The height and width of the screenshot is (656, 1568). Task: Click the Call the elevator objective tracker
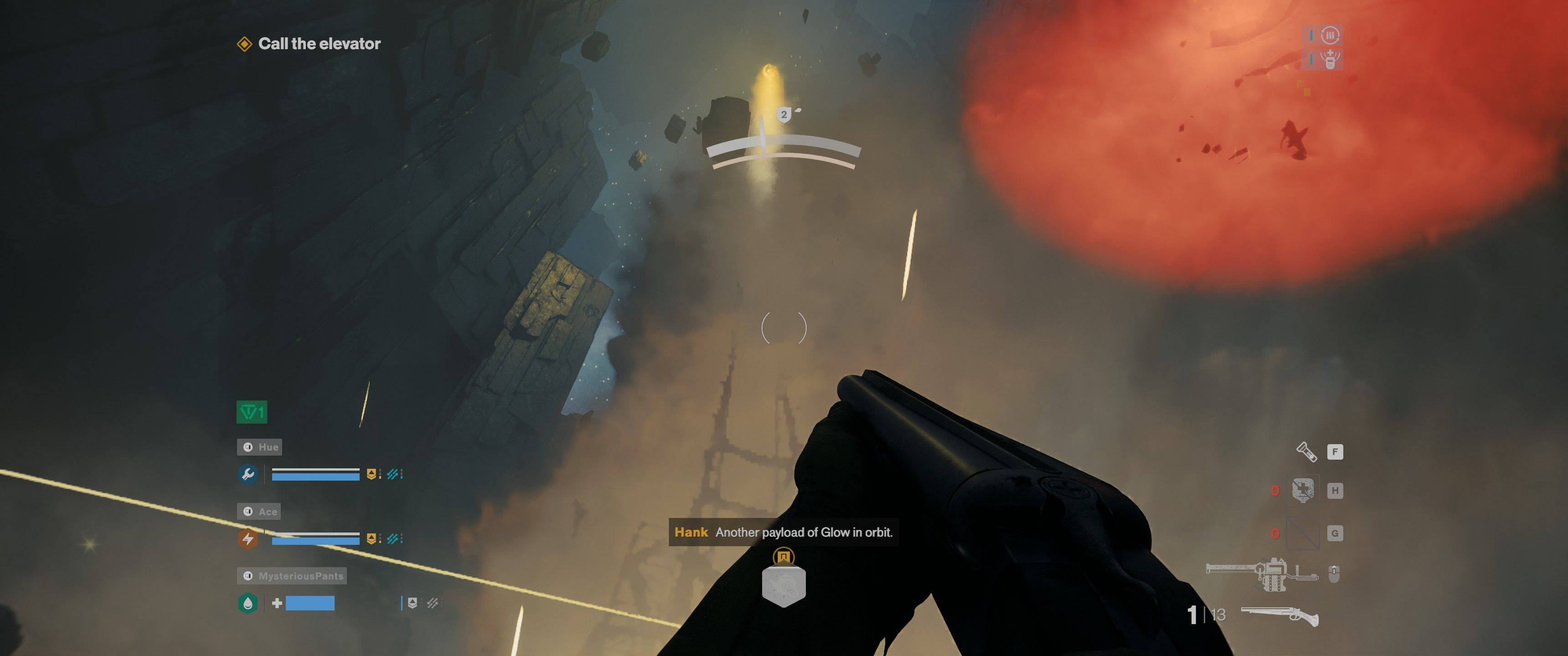[309, 44]
